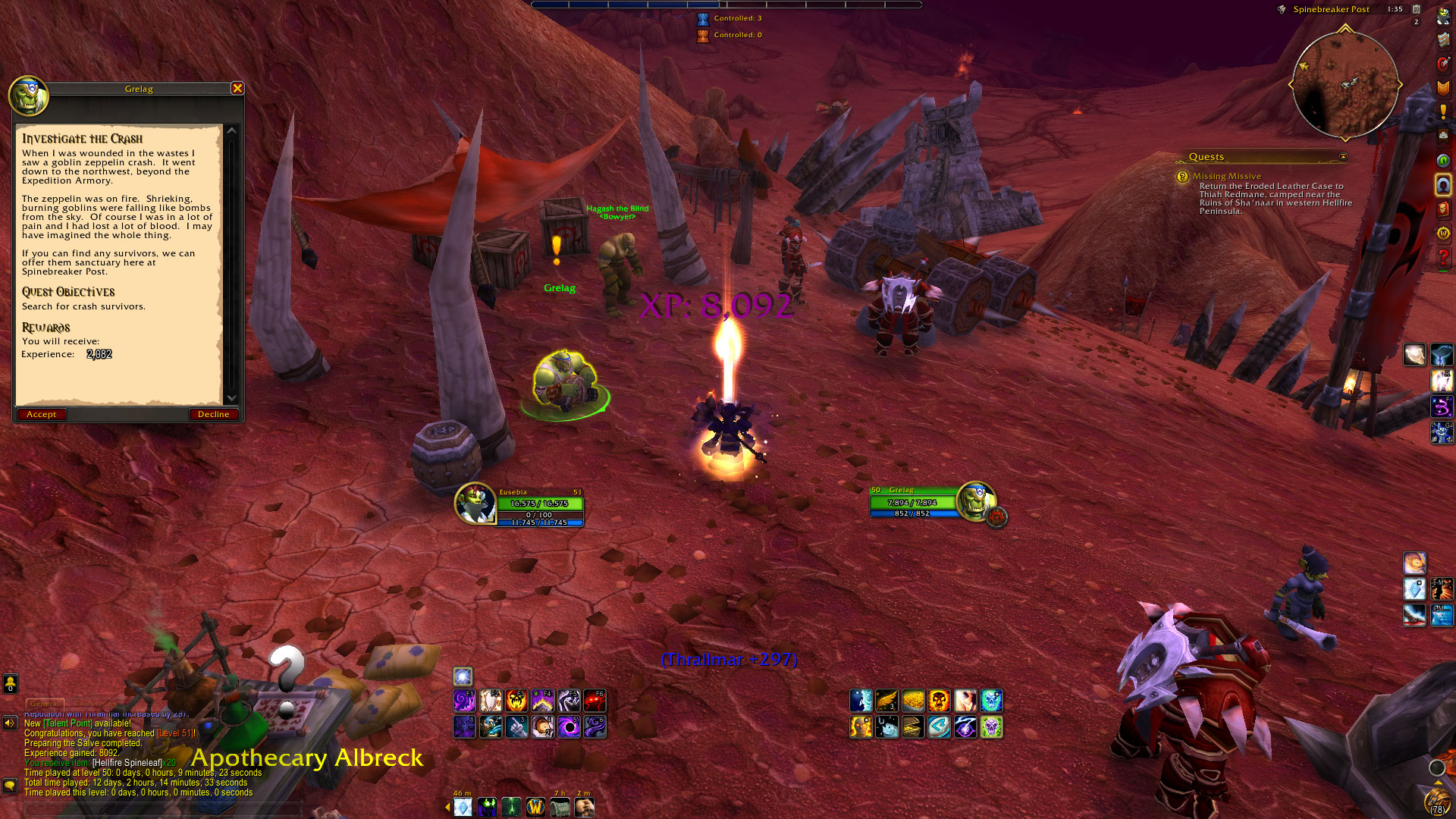Cast the black hole void ability
This screenshot has height=819, width=1456.
click(569, 727)
